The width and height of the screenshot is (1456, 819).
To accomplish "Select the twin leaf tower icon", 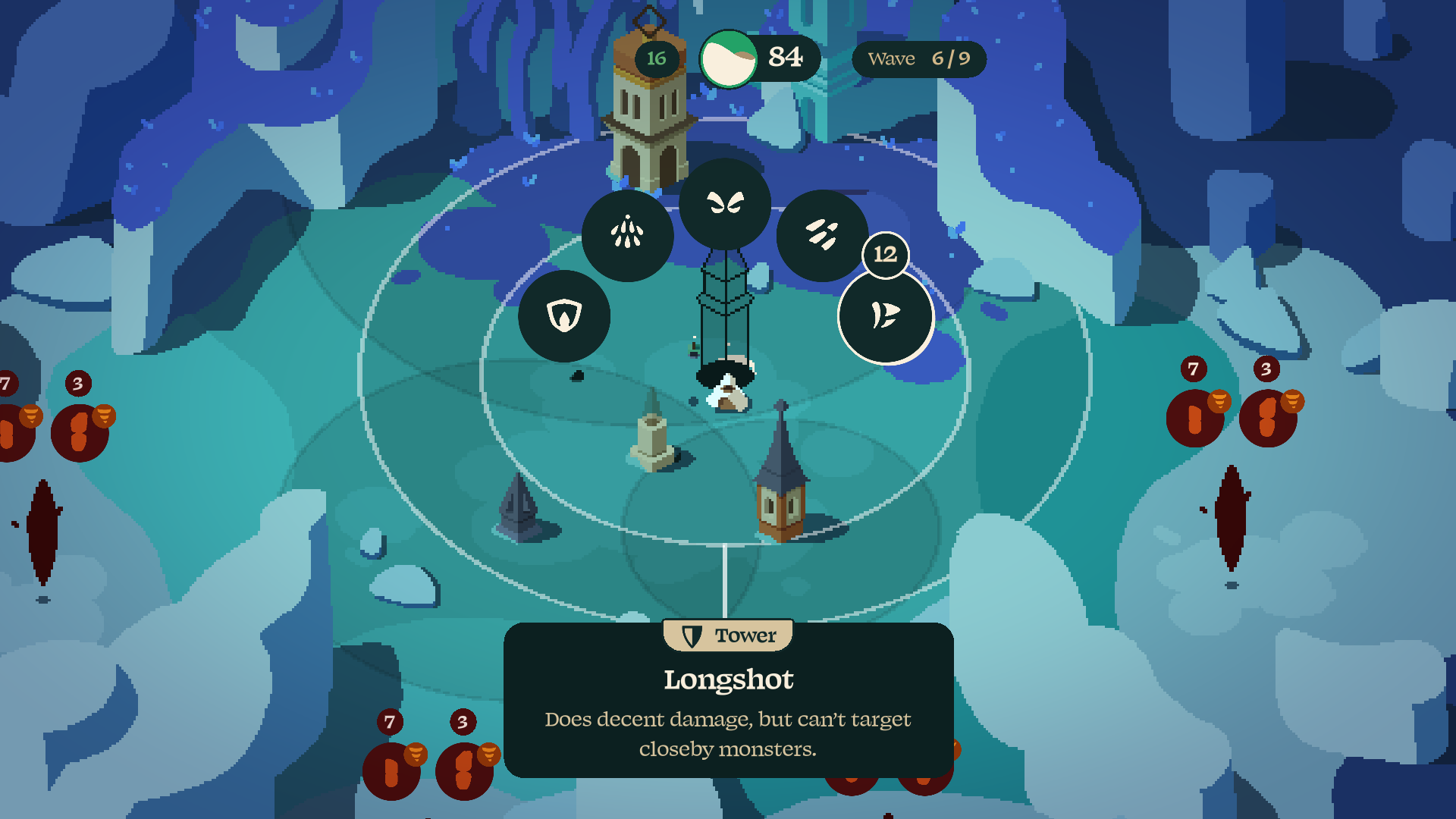I will click(725, 203).
